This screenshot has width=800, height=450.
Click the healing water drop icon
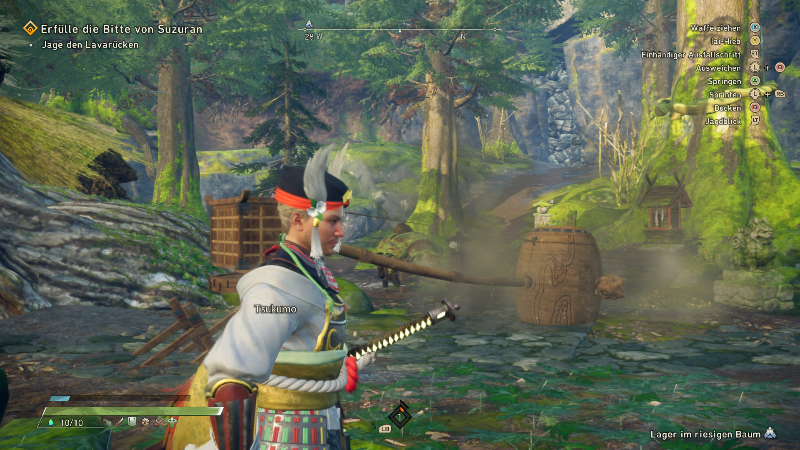coord(52,423)
